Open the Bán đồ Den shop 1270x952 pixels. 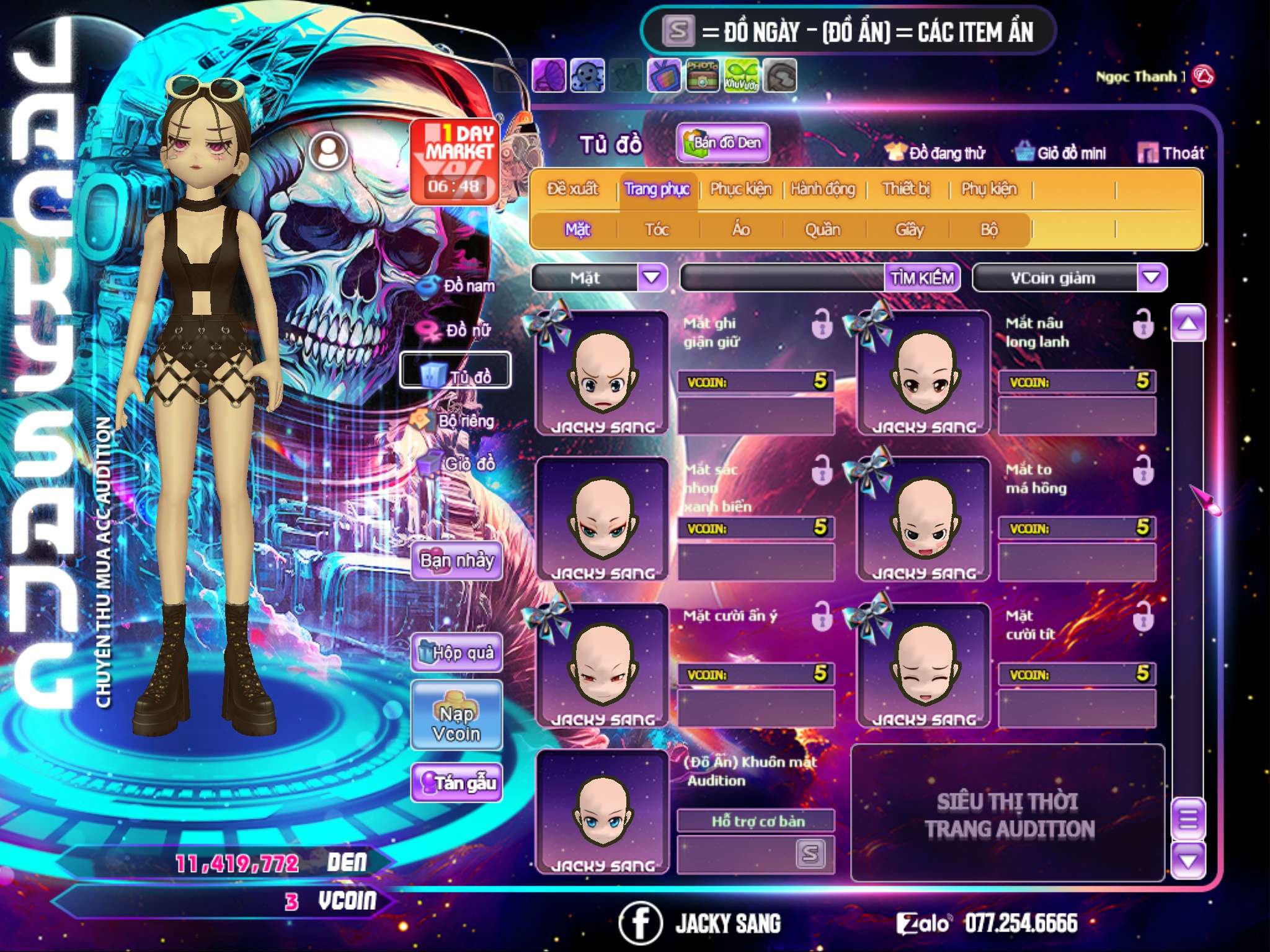tap(723, 143)
